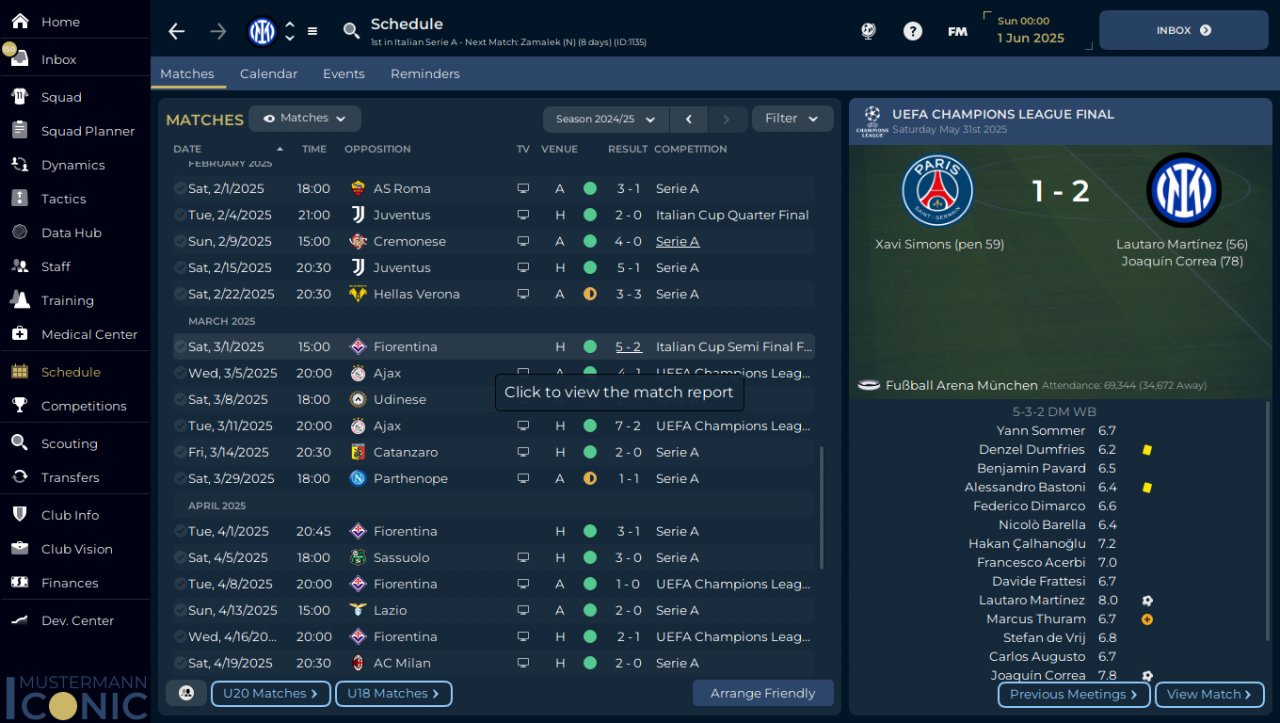
Task: Open Previous Meetings
Action: click(x=1073, y=695)
